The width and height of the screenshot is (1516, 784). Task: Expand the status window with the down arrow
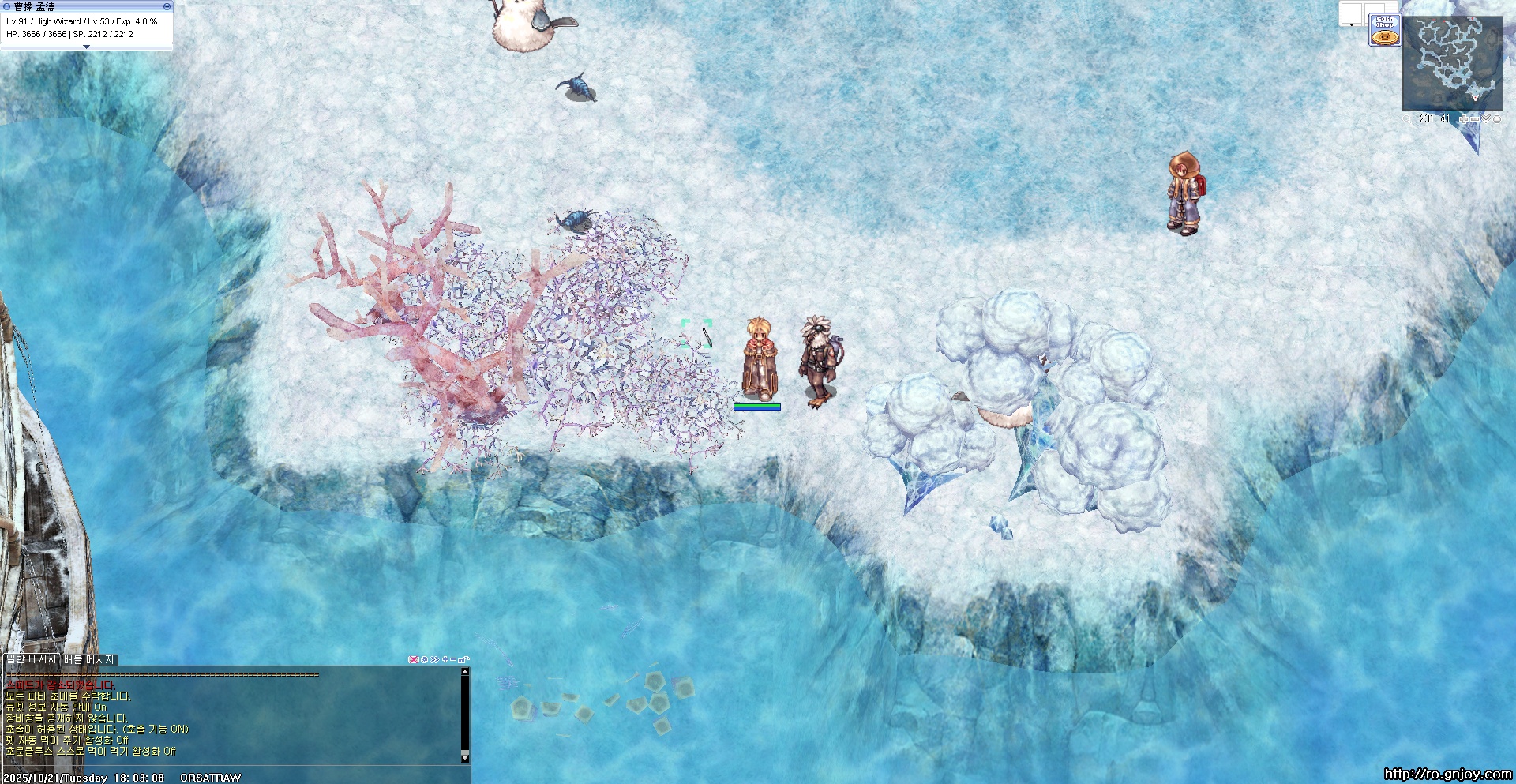(x=87, y=47)
